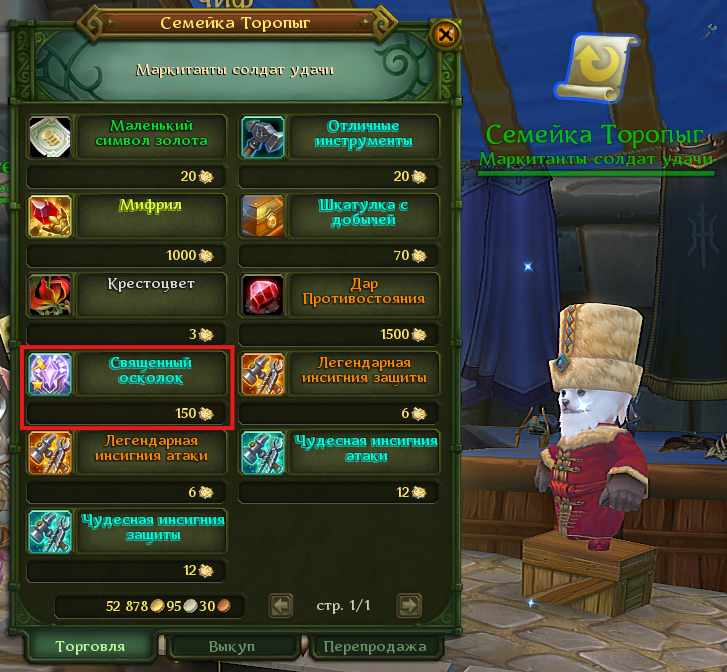This screenshot has width=727, height=672.
Task: Switch to the Торговля tab
Action: 90,646
